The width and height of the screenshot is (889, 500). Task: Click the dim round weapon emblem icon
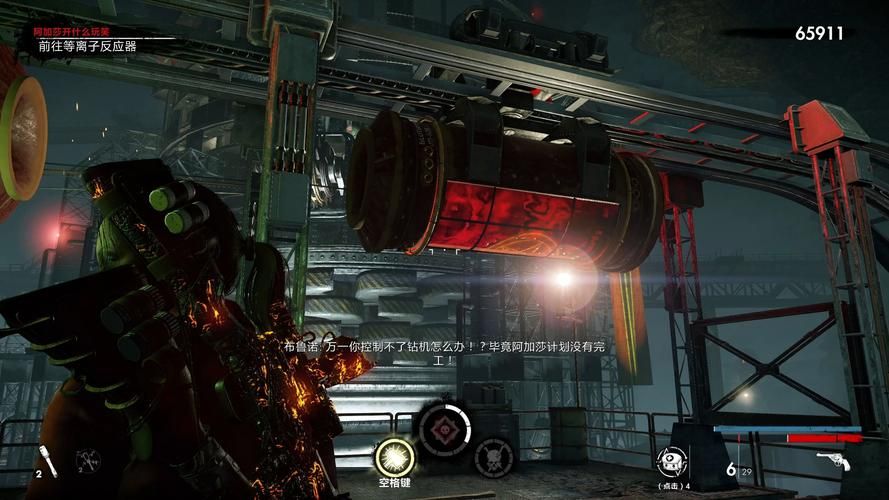[88, 460]
